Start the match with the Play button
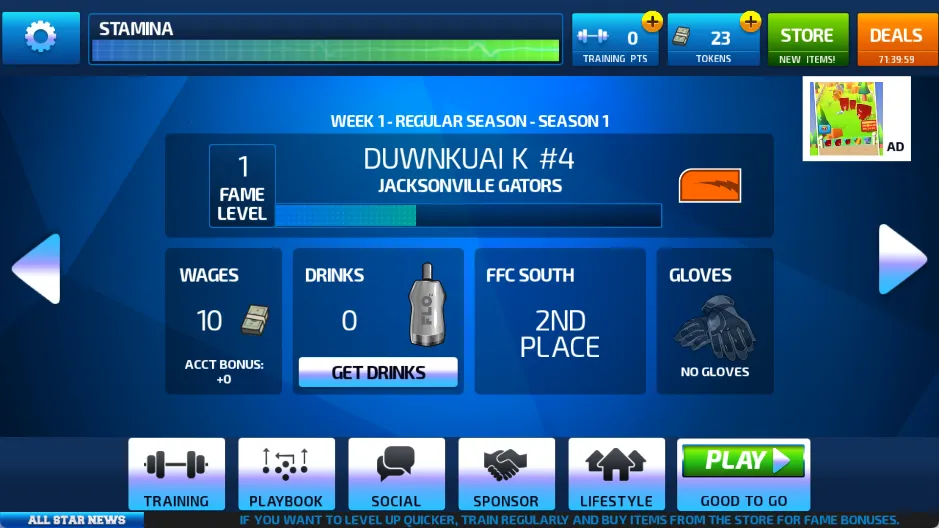This screenshot has height=528, width=939. pos(743,462)
